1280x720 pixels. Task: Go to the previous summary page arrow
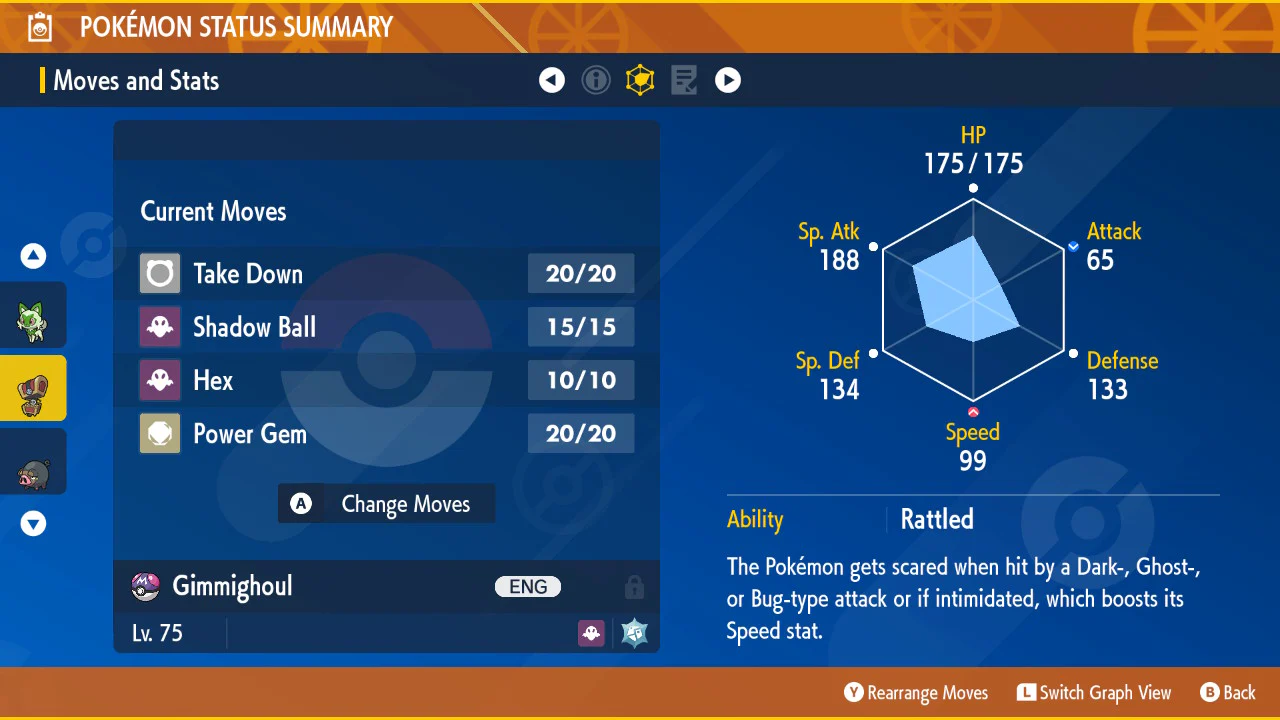coord(552,80)
